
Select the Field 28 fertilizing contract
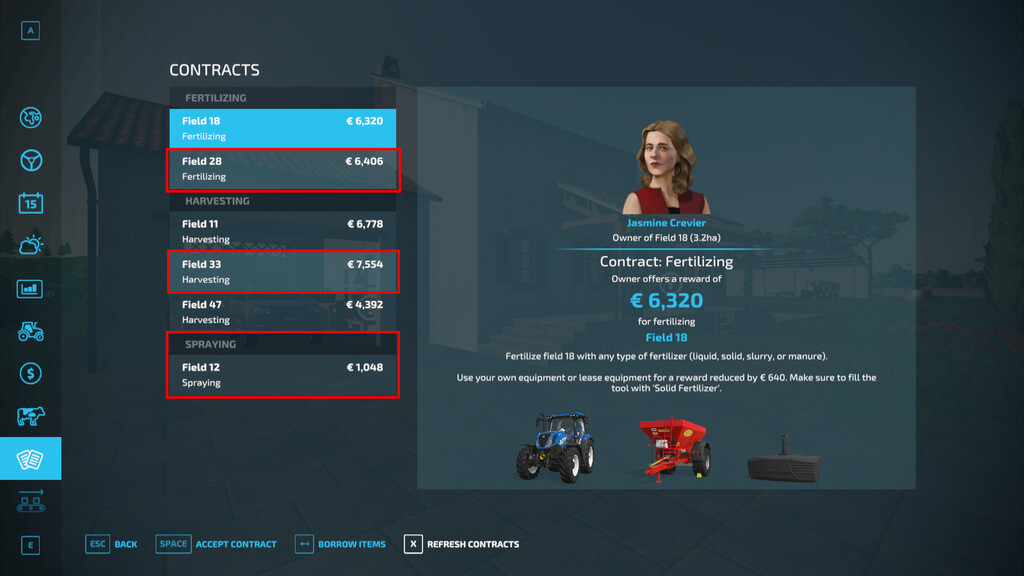click(282, 168)
